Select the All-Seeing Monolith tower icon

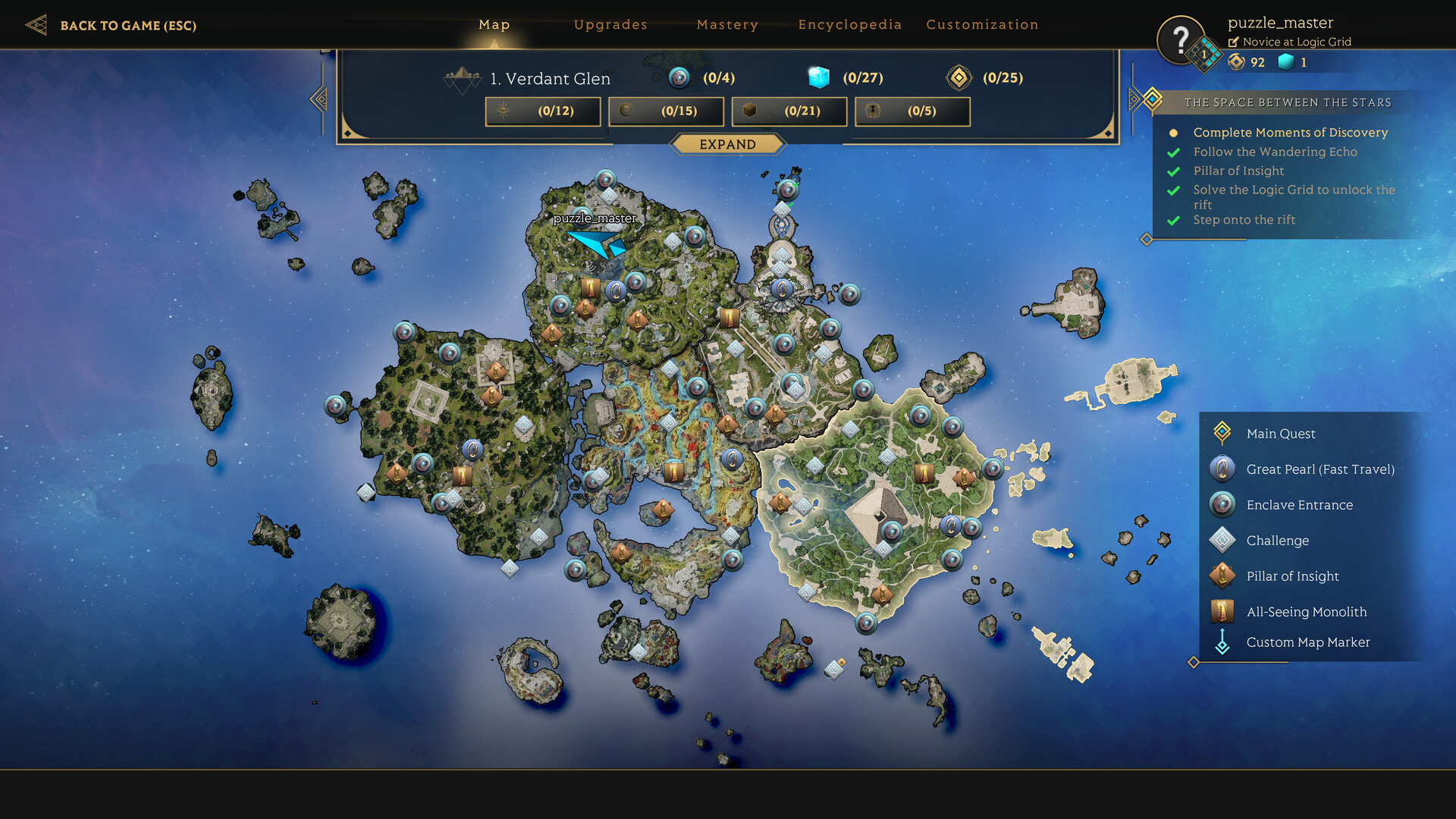click(x=1222, y=611)
